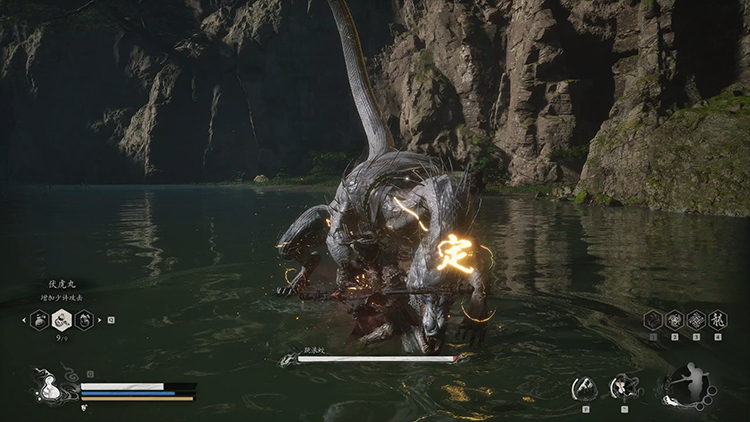Activate the greyed-out first spell hexagon
Viewport: 750px width, 422px height.
pyautogui.click(x=653, y=320)
